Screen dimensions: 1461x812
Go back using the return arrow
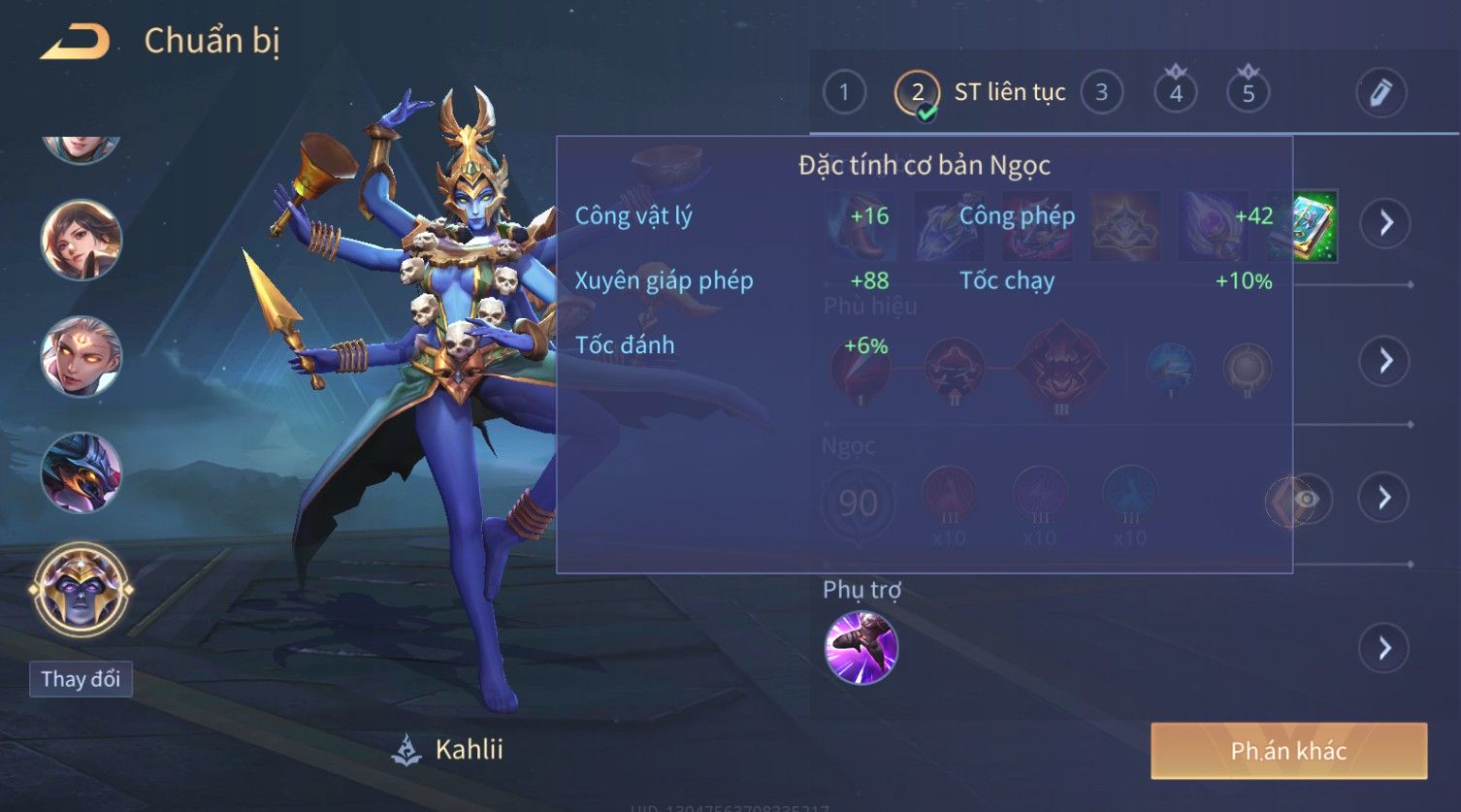pos(75,43)
